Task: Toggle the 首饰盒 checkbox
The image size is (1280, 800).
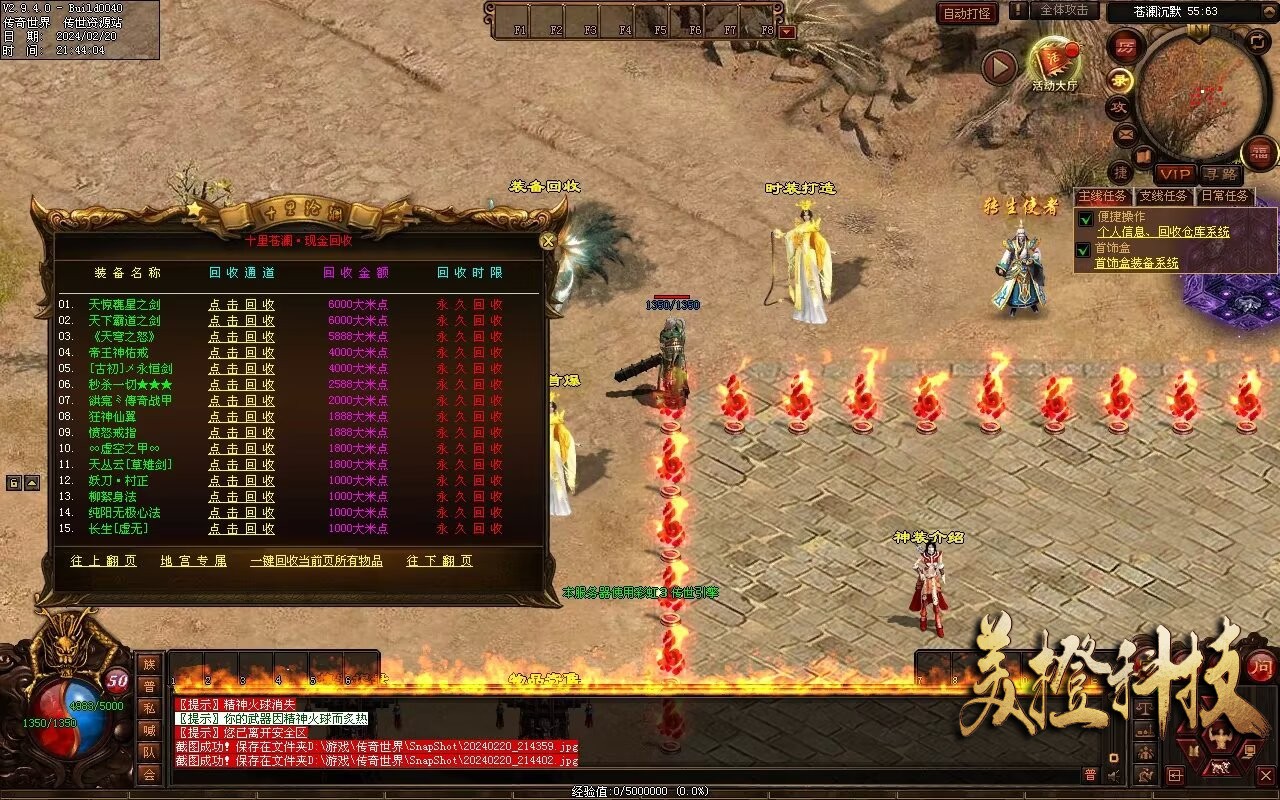Action: click(x=1083, y=249)
